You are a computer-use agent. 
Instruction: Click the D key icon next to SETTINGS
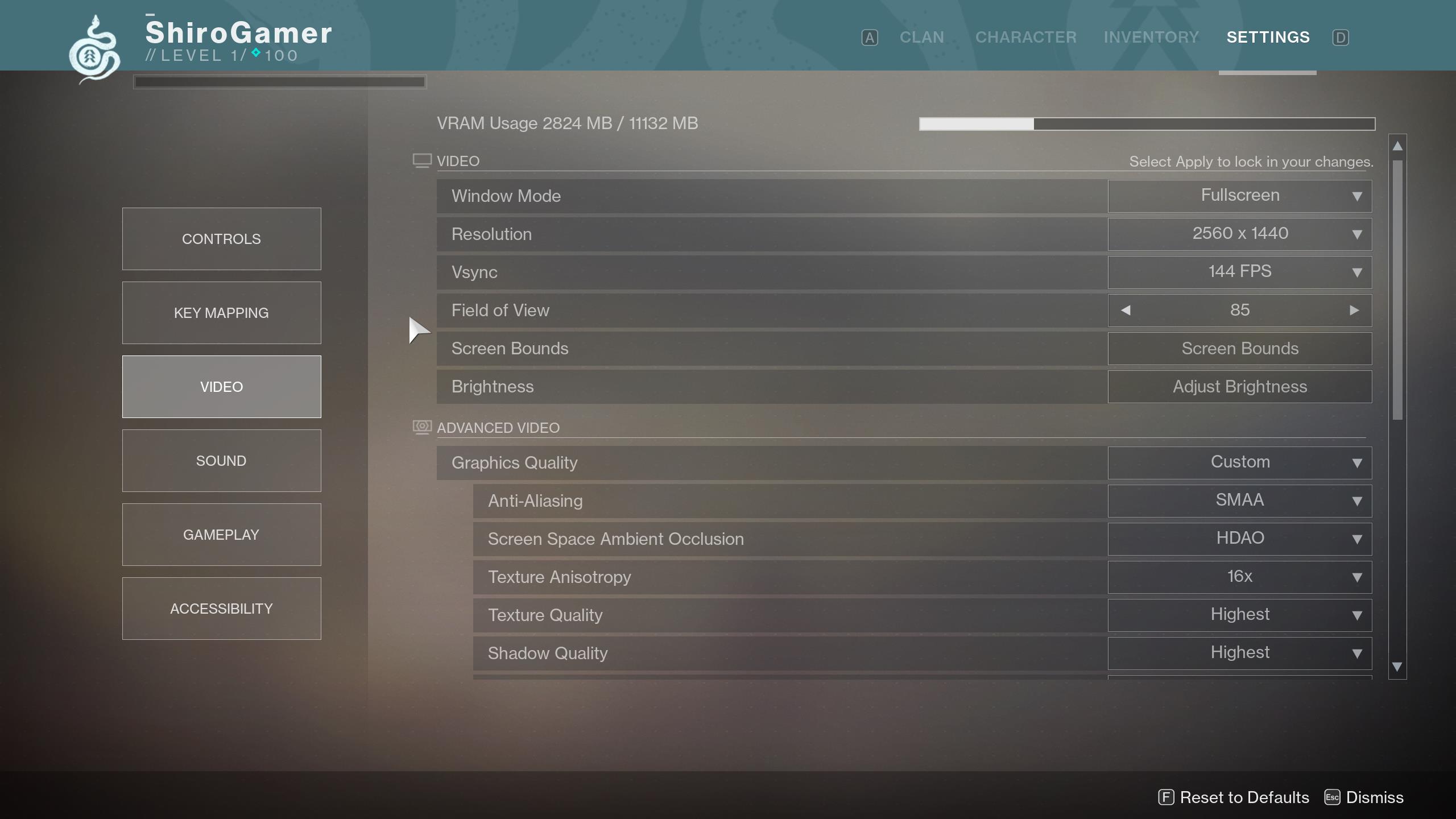(1341, 37)
